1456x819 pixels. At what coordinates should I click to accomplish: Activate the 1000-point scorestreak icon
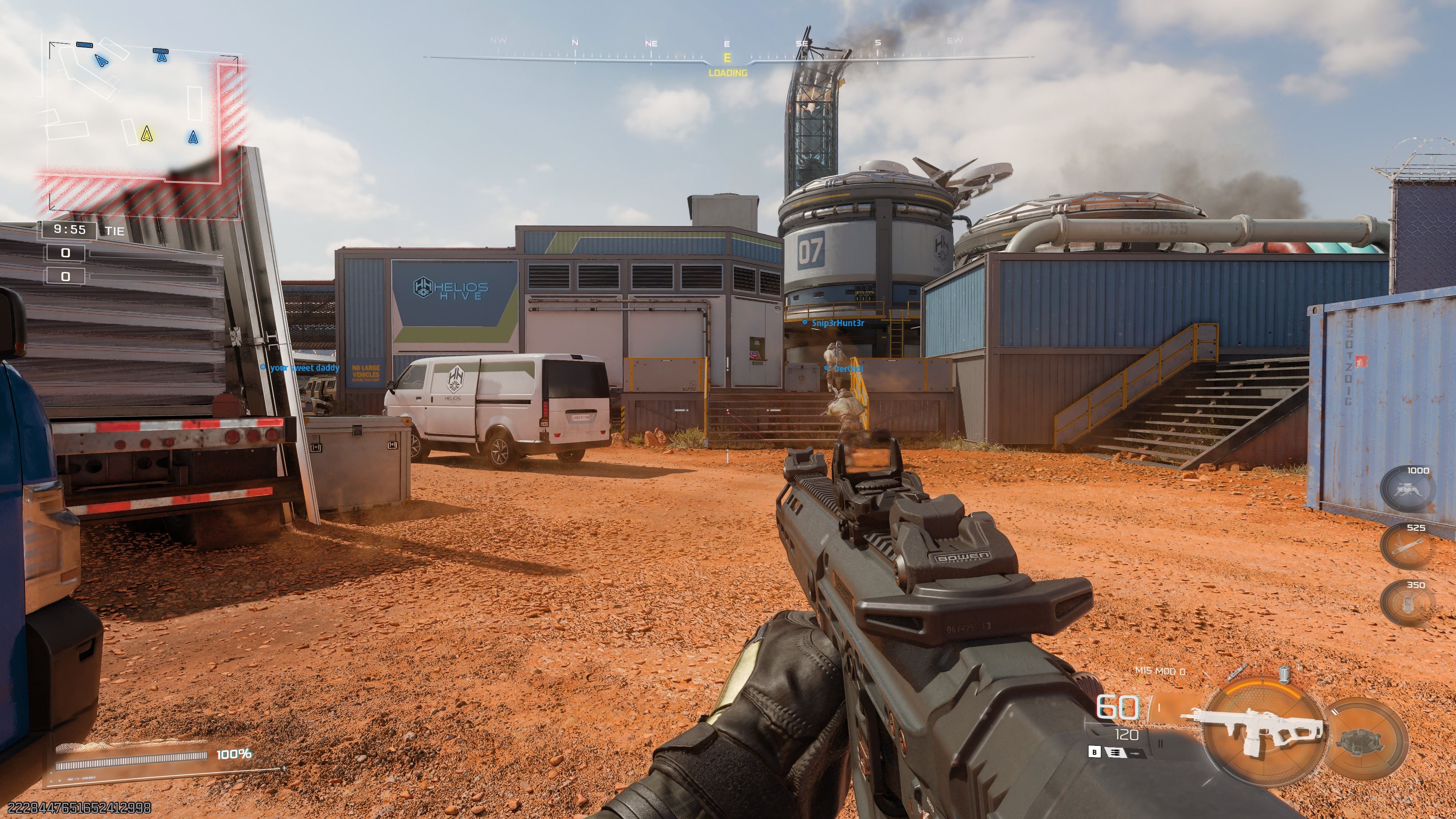(1407, 489)
